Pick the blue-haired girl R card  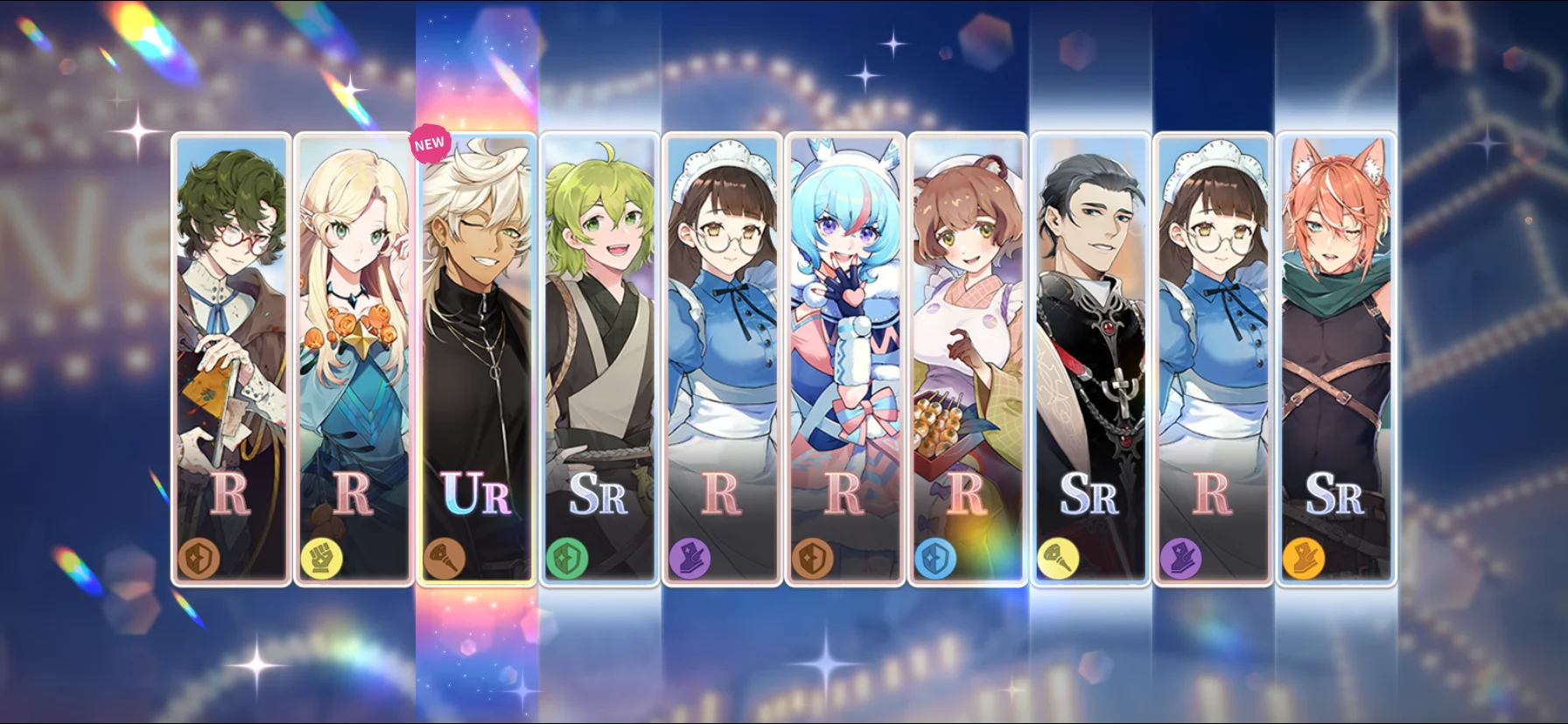844,359
